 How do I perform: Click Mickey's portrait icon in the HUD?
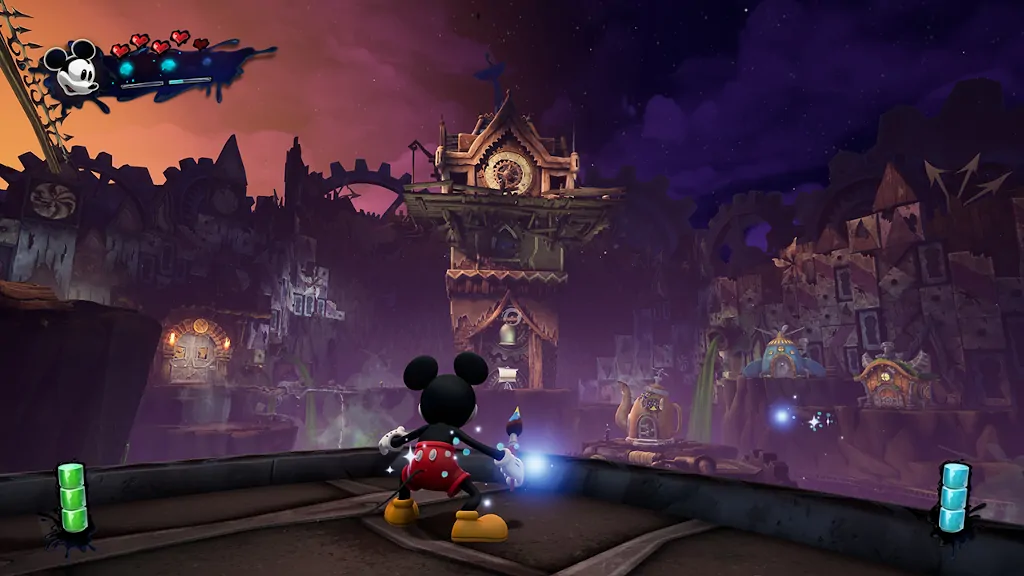coord(74,68)
